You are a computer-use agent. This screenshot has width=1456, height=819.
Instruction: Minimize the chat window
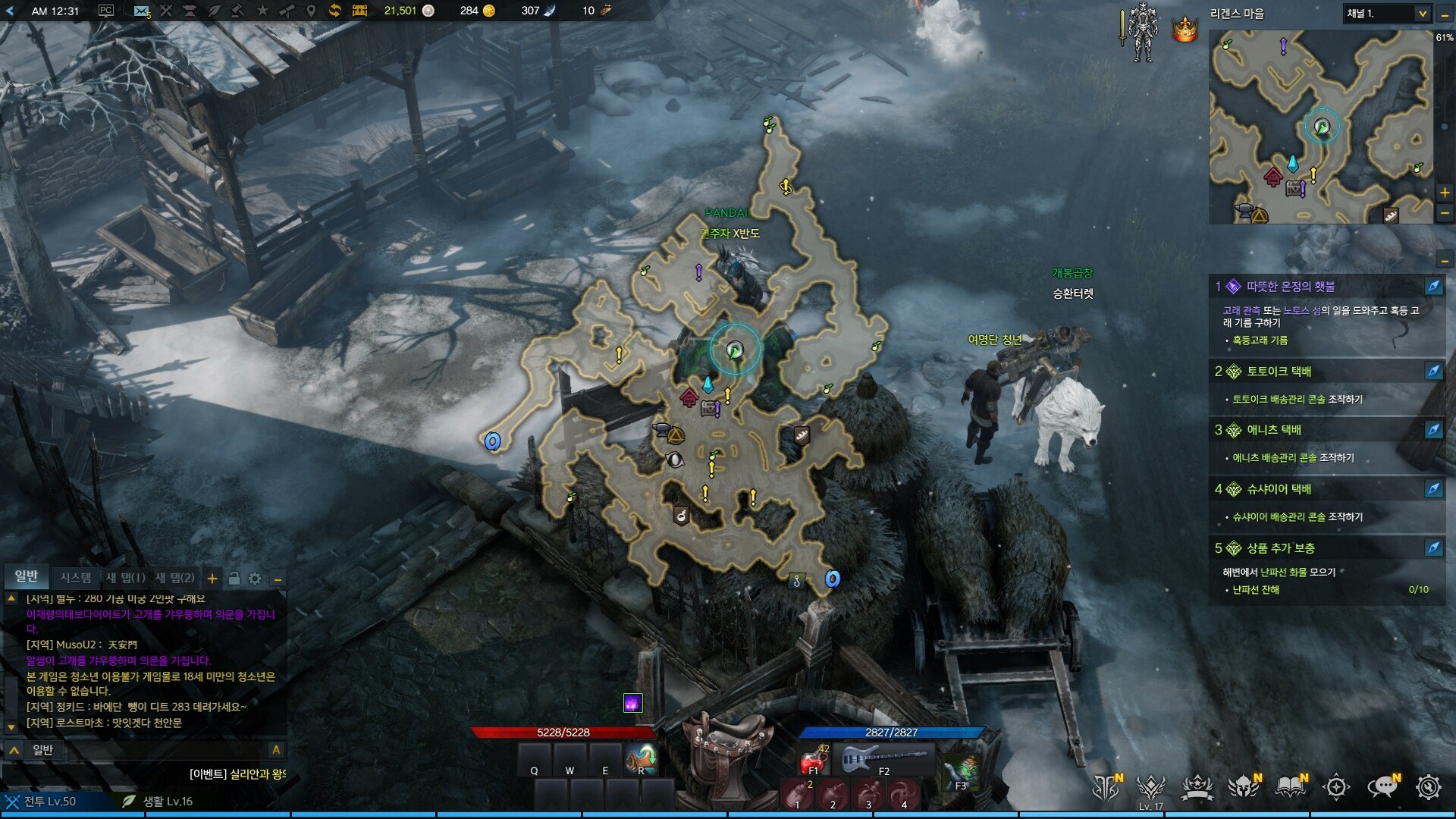[278, 579]
